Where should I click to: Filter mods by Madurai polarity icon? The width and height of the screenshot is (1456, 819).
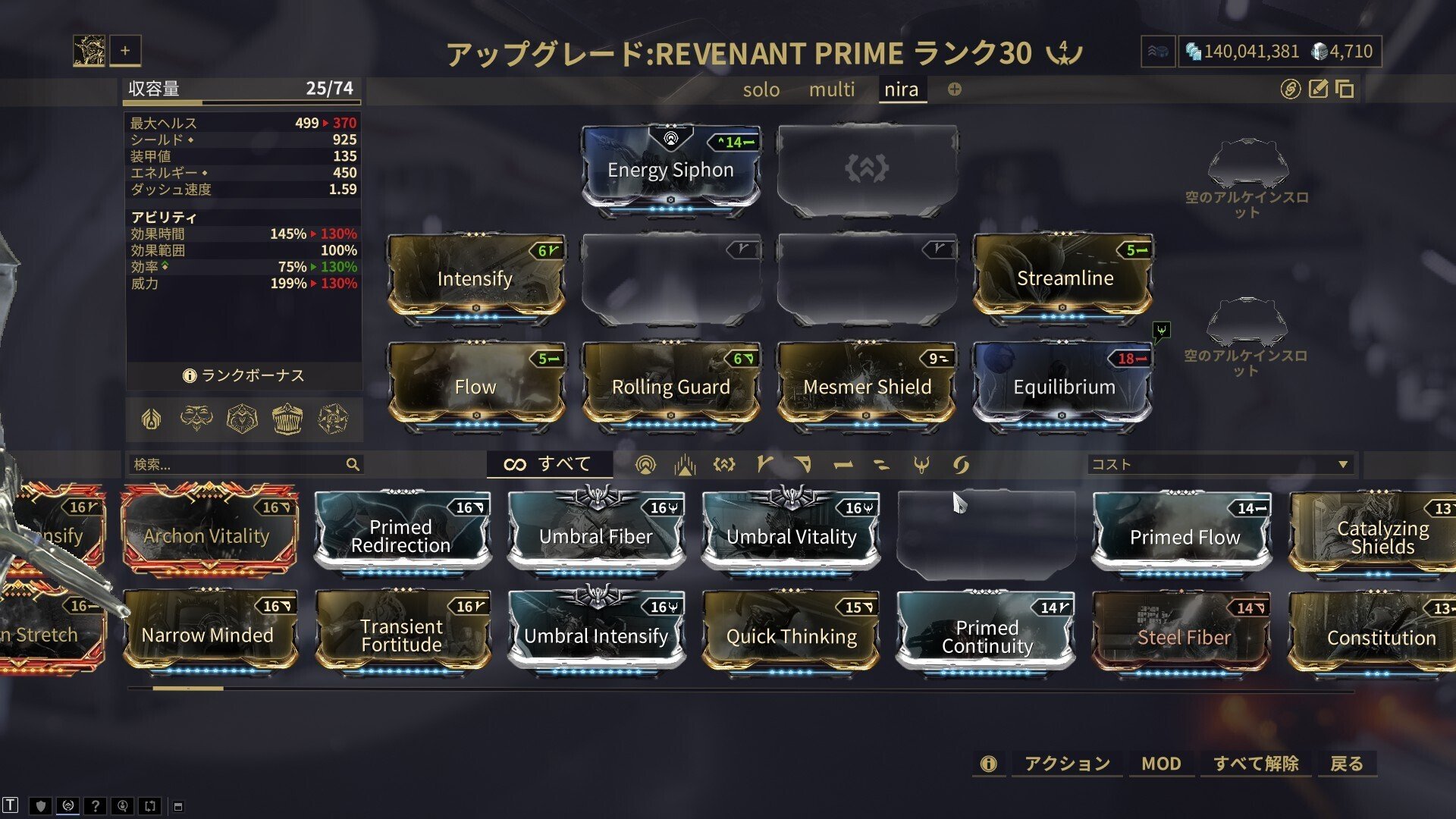click(763, 464)
